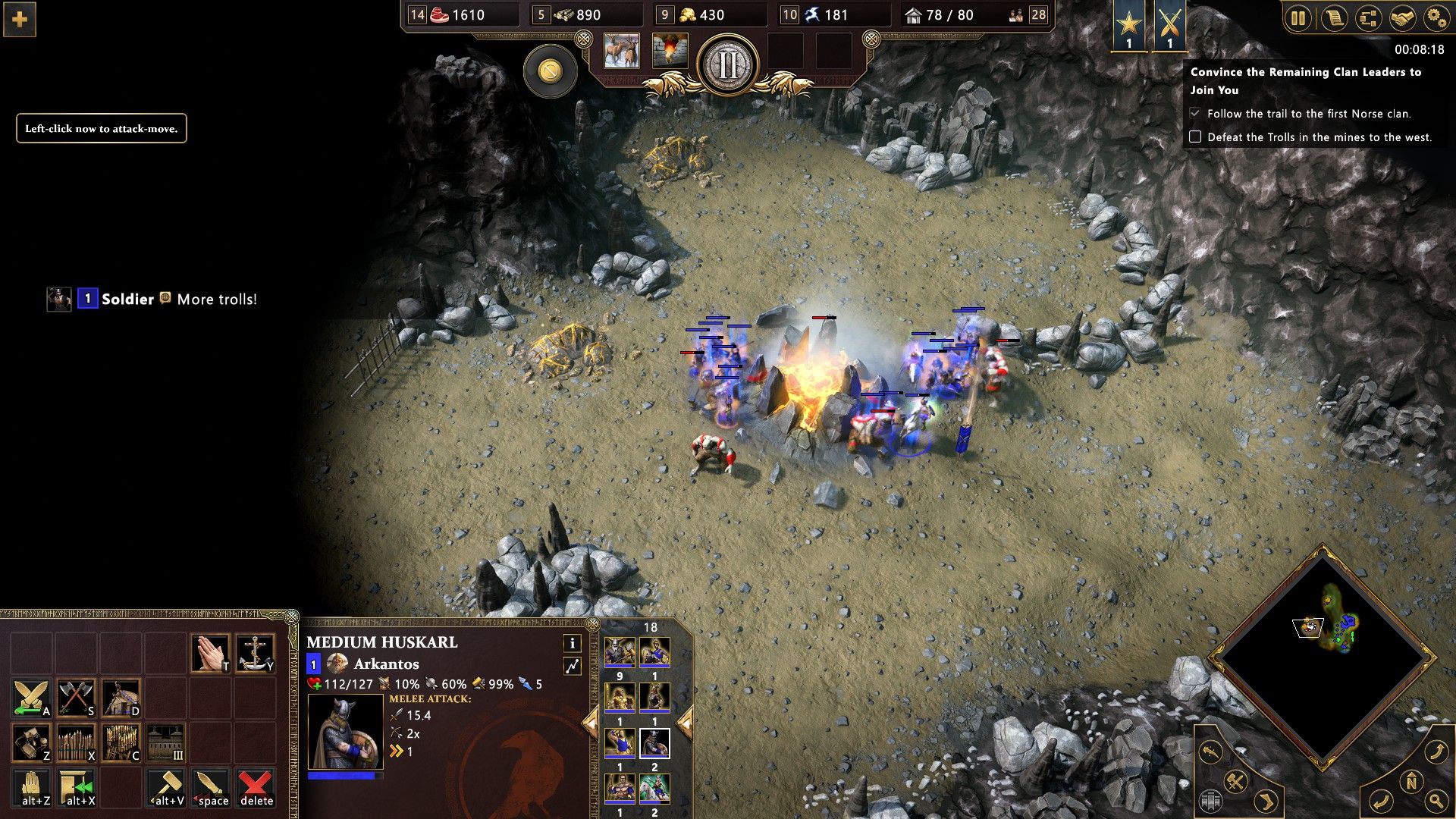Choose the praying hands command
The image size is (1456, 819).
211,654
